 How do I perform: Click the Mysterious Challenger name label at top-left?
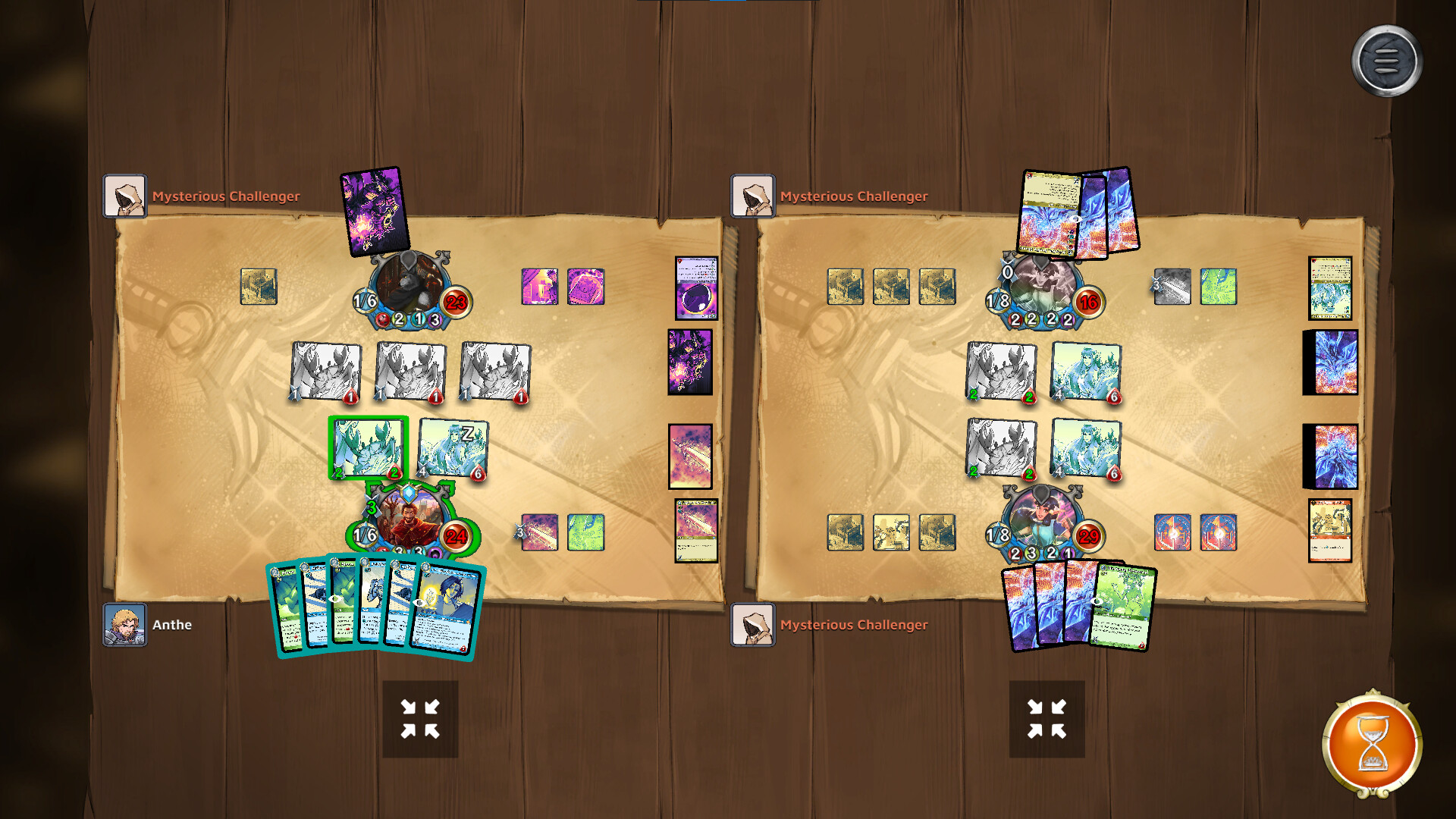click(226, 196)
